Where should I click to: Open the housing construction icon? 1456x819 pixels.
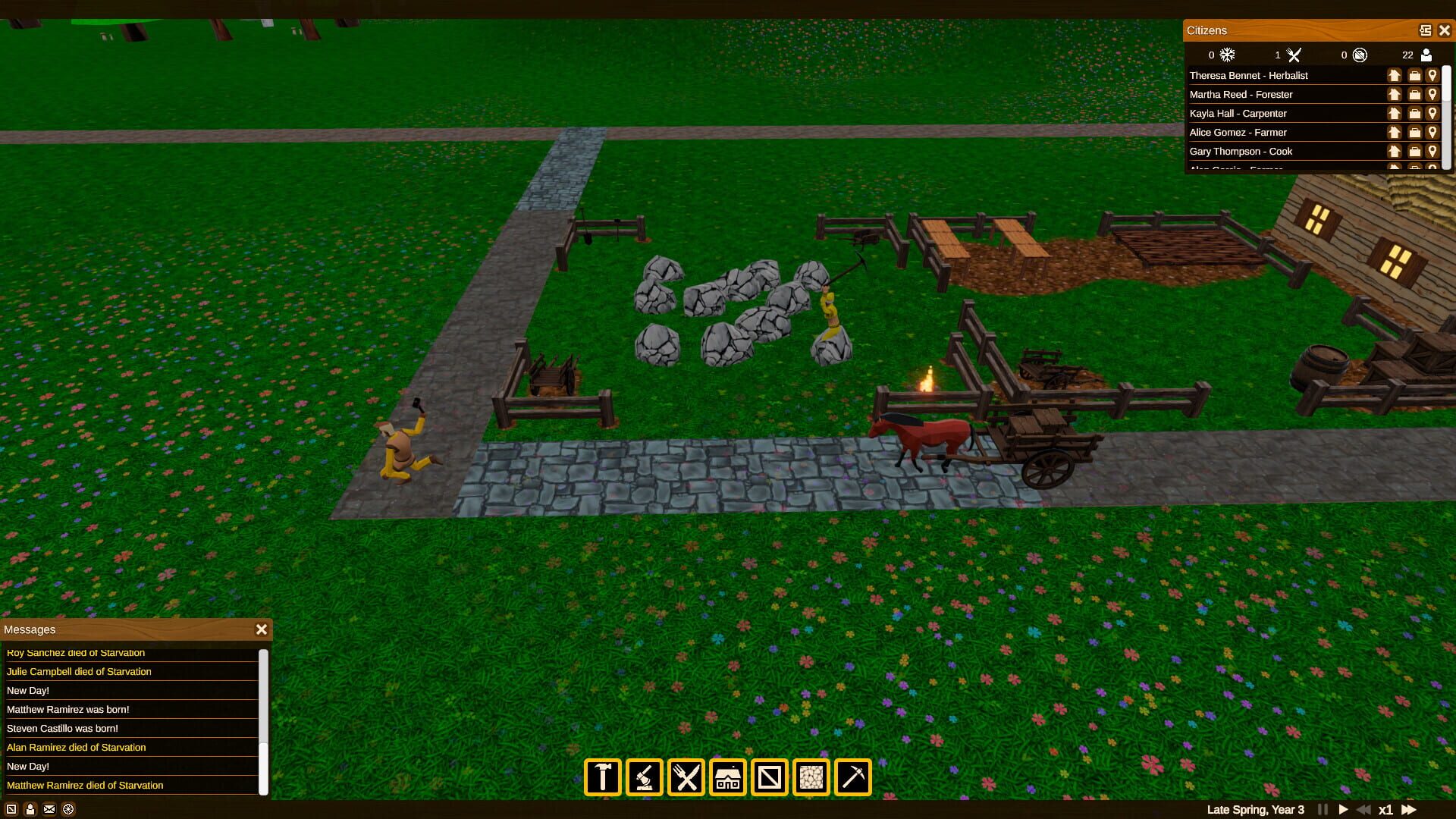pyautogui.click(x=727, y=777)
